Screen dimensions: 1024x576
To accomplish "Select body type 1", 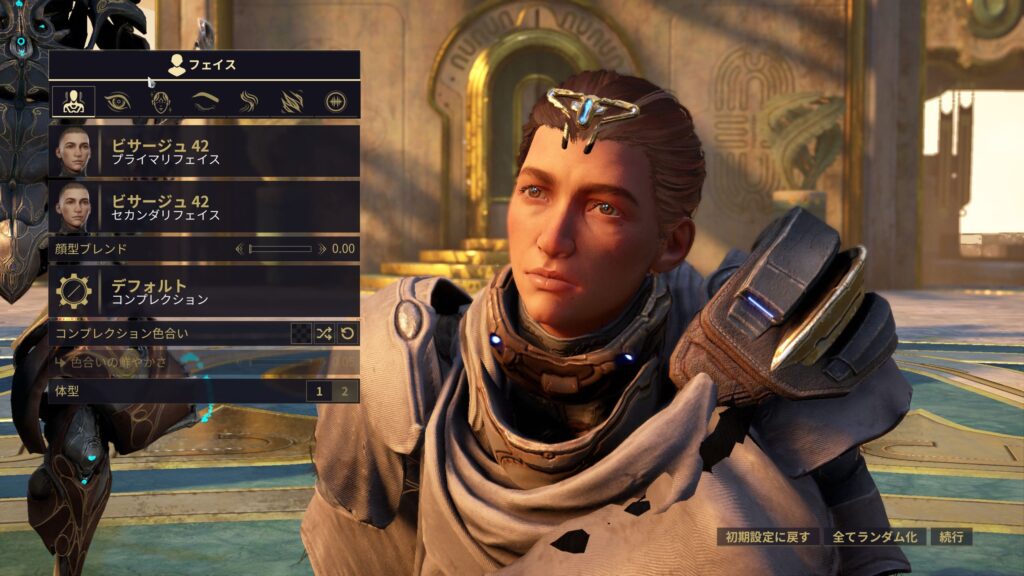I will pos(320,391).
